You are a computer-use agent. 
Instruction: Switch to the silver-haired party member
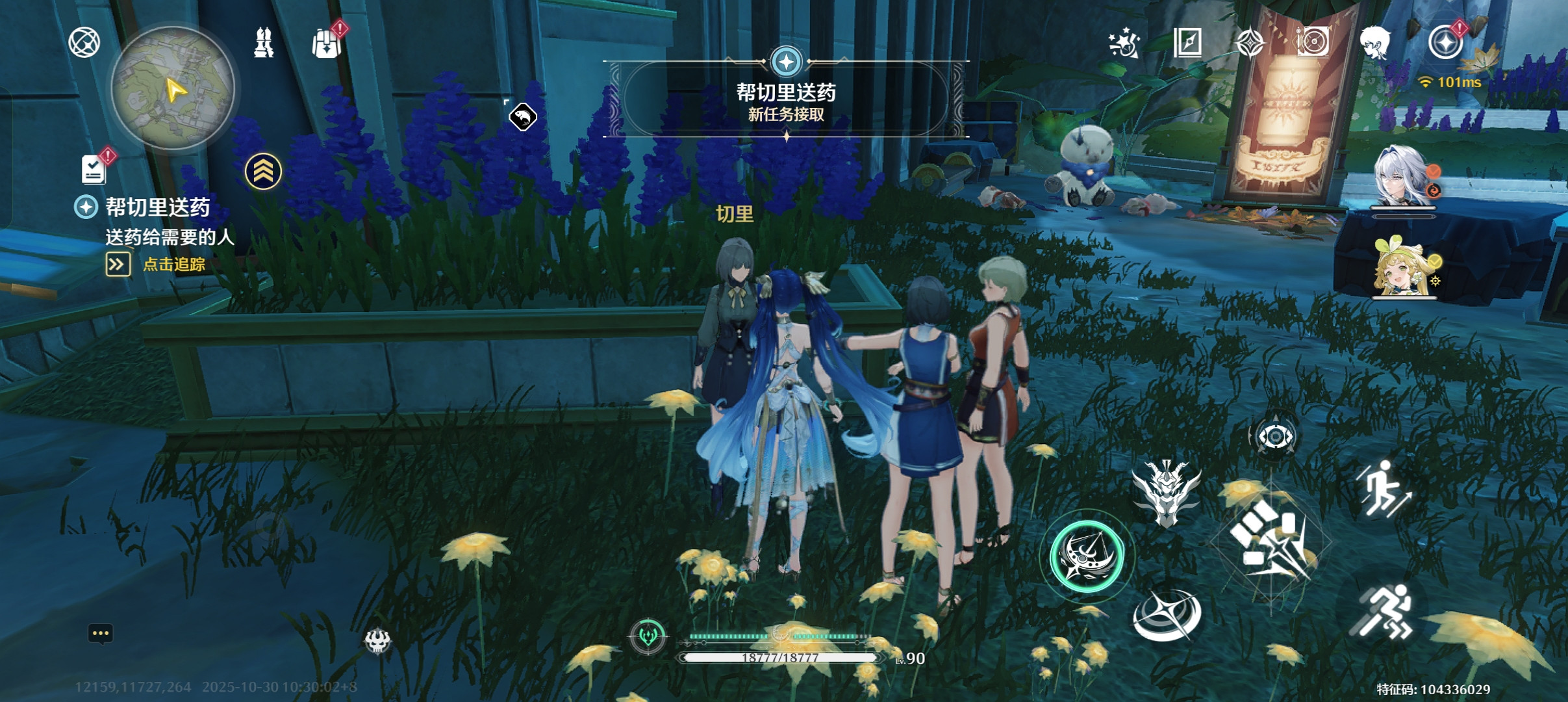pyautogui.click(x=1402, y=177)
